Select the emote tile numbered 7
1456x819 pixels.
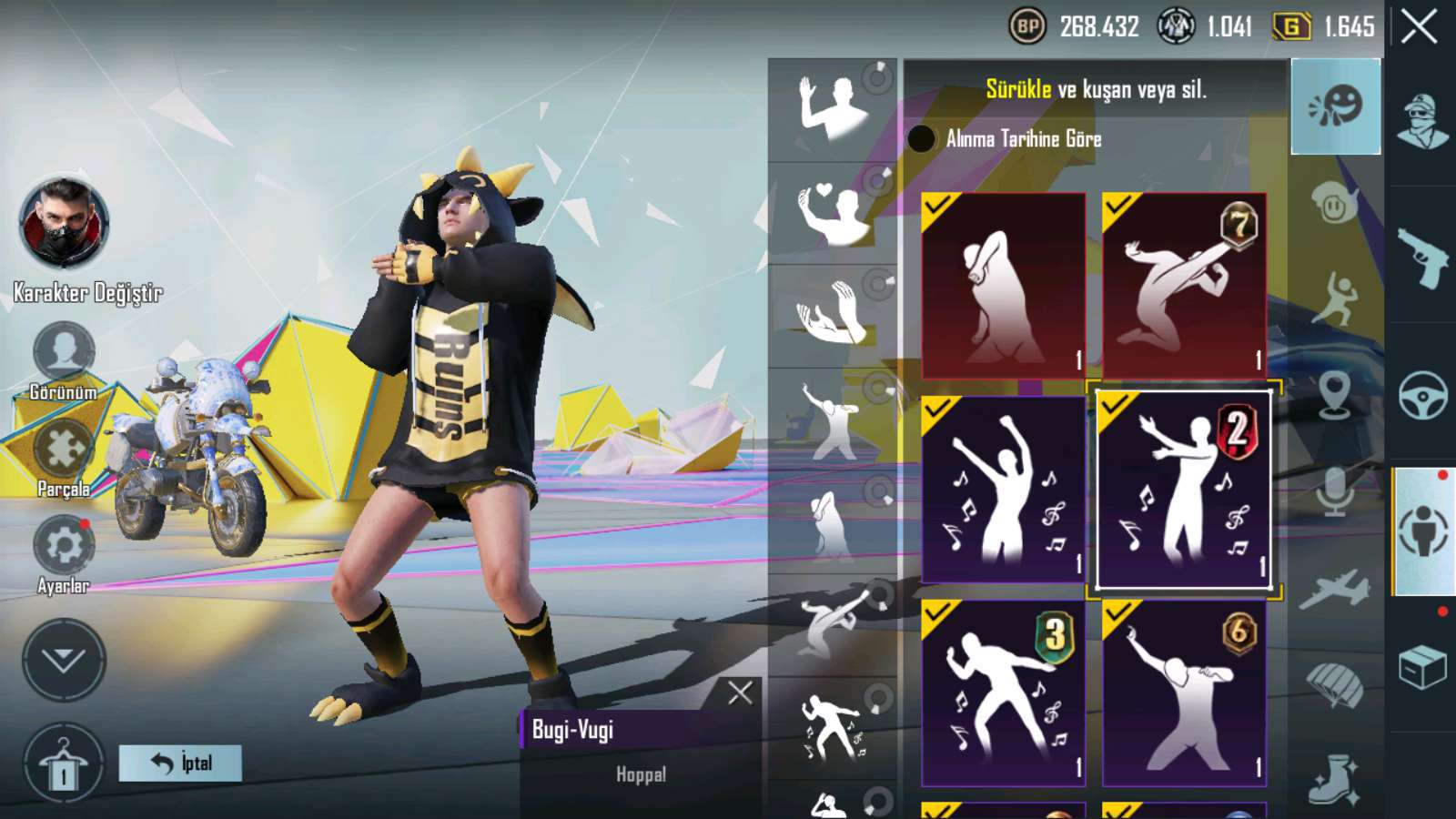[1184, 285]
